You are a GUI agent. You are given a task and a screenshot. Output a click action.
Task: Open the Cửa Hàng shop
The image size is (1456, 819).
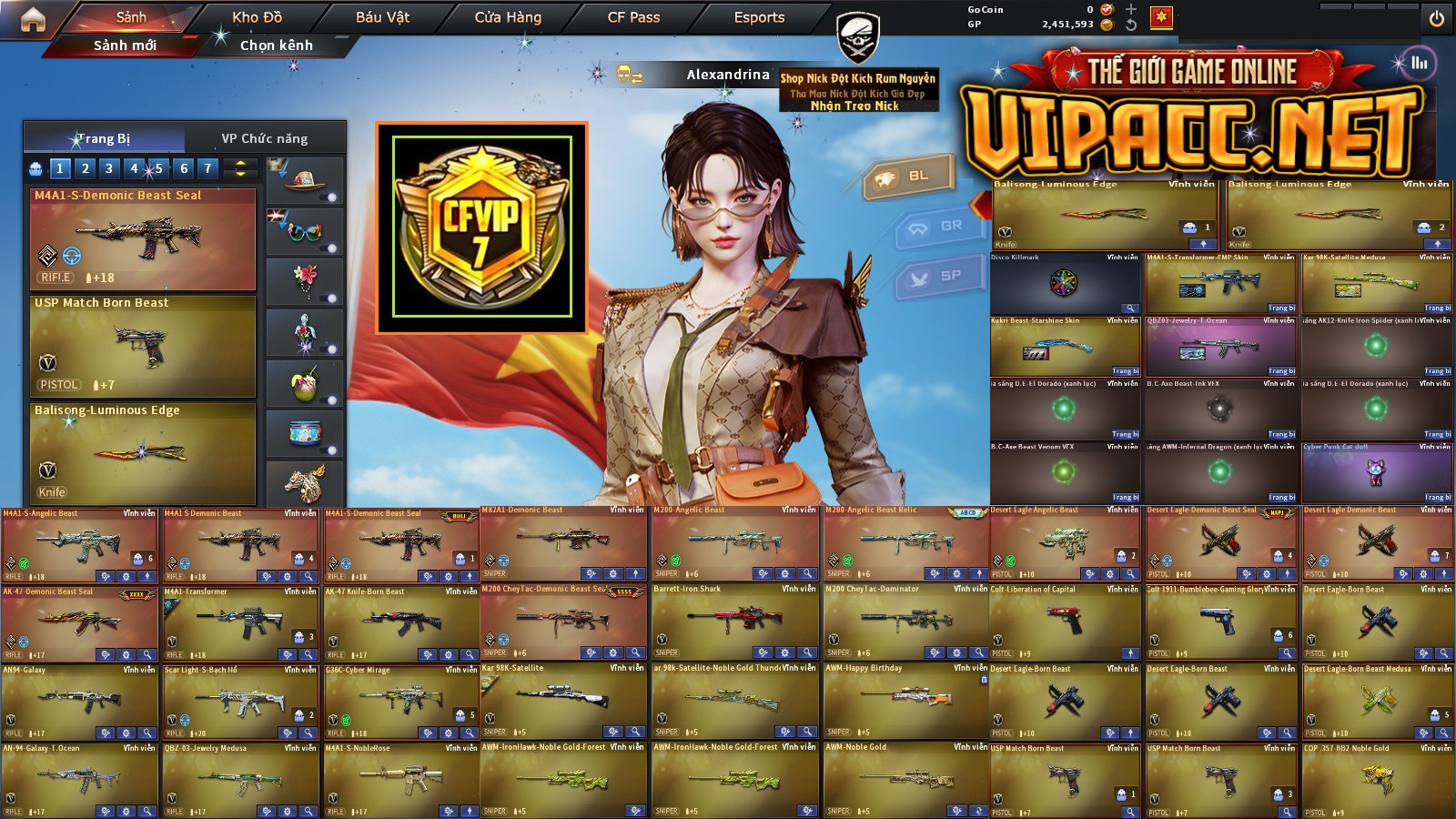click(508, 17)
